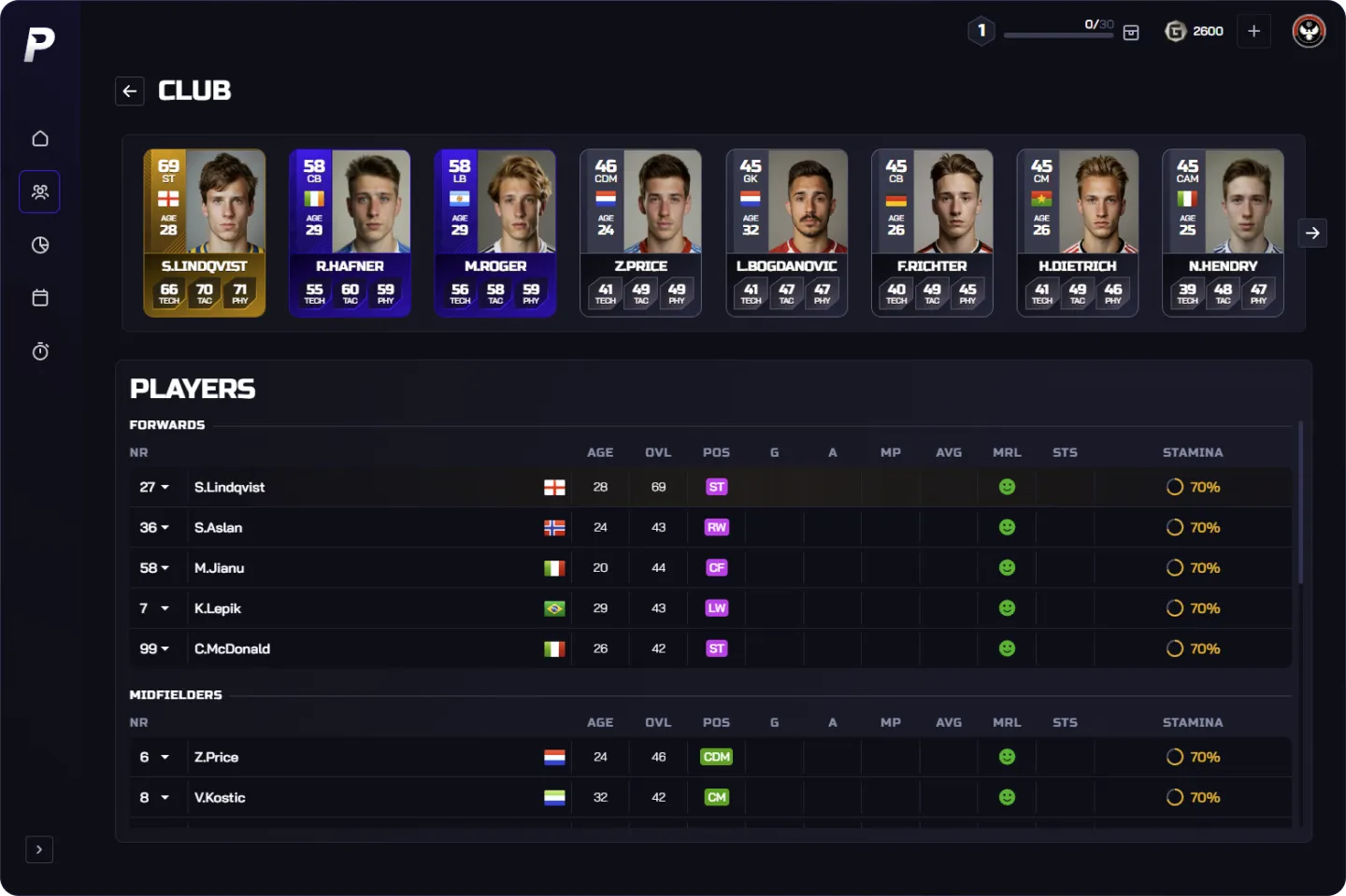Select the L.Bogdanovic goalkeeper card

(x=787, y=234)
